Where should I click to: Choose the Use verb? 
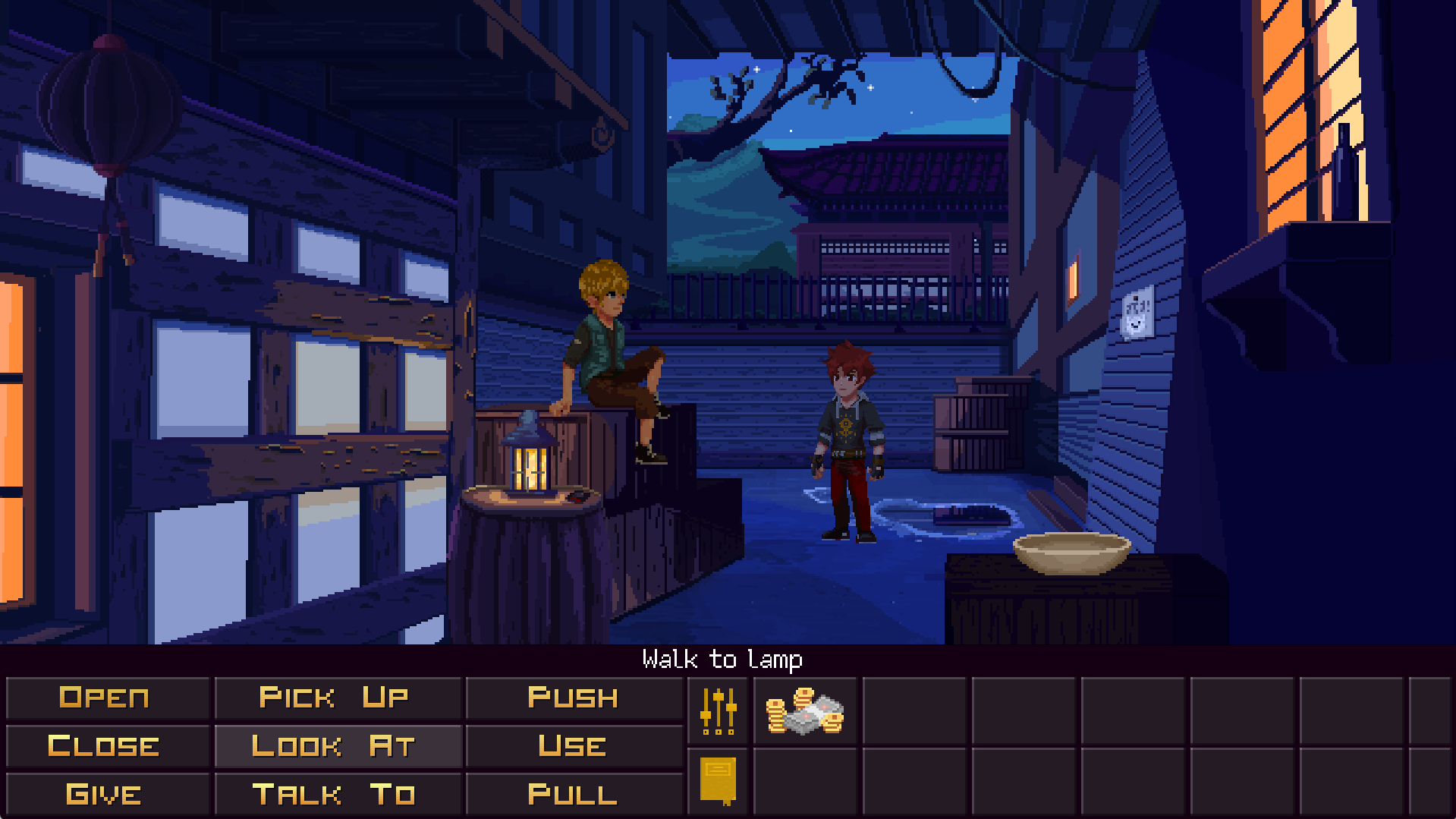click(573, 746)
